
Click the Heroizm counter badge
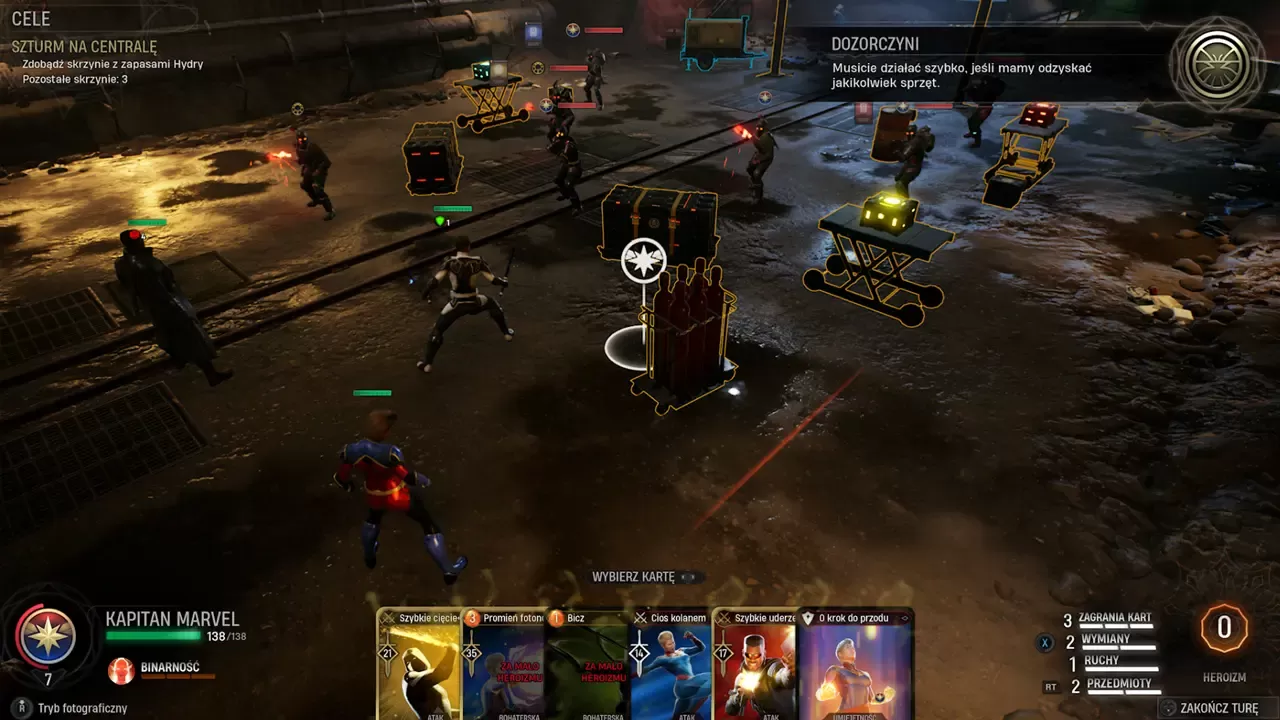coord(1223,629)
